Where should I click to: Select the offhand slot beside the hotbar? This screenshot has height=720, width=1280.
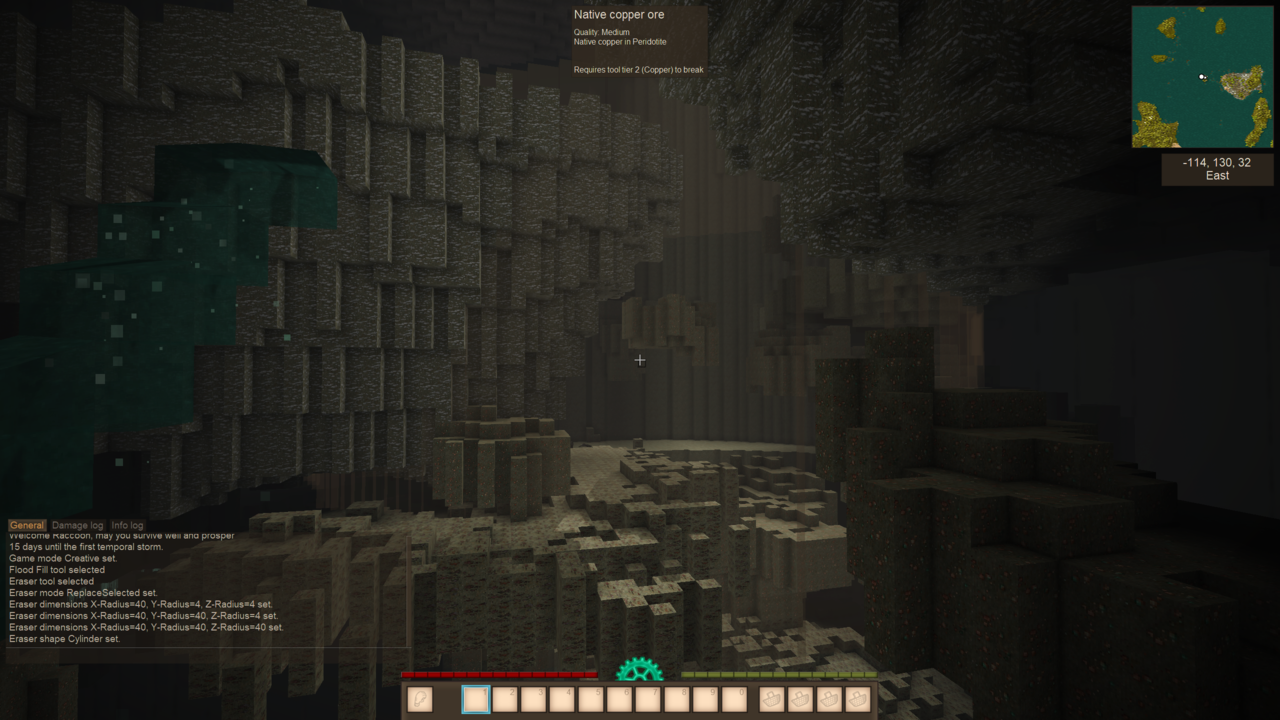[x=420, y=699]
